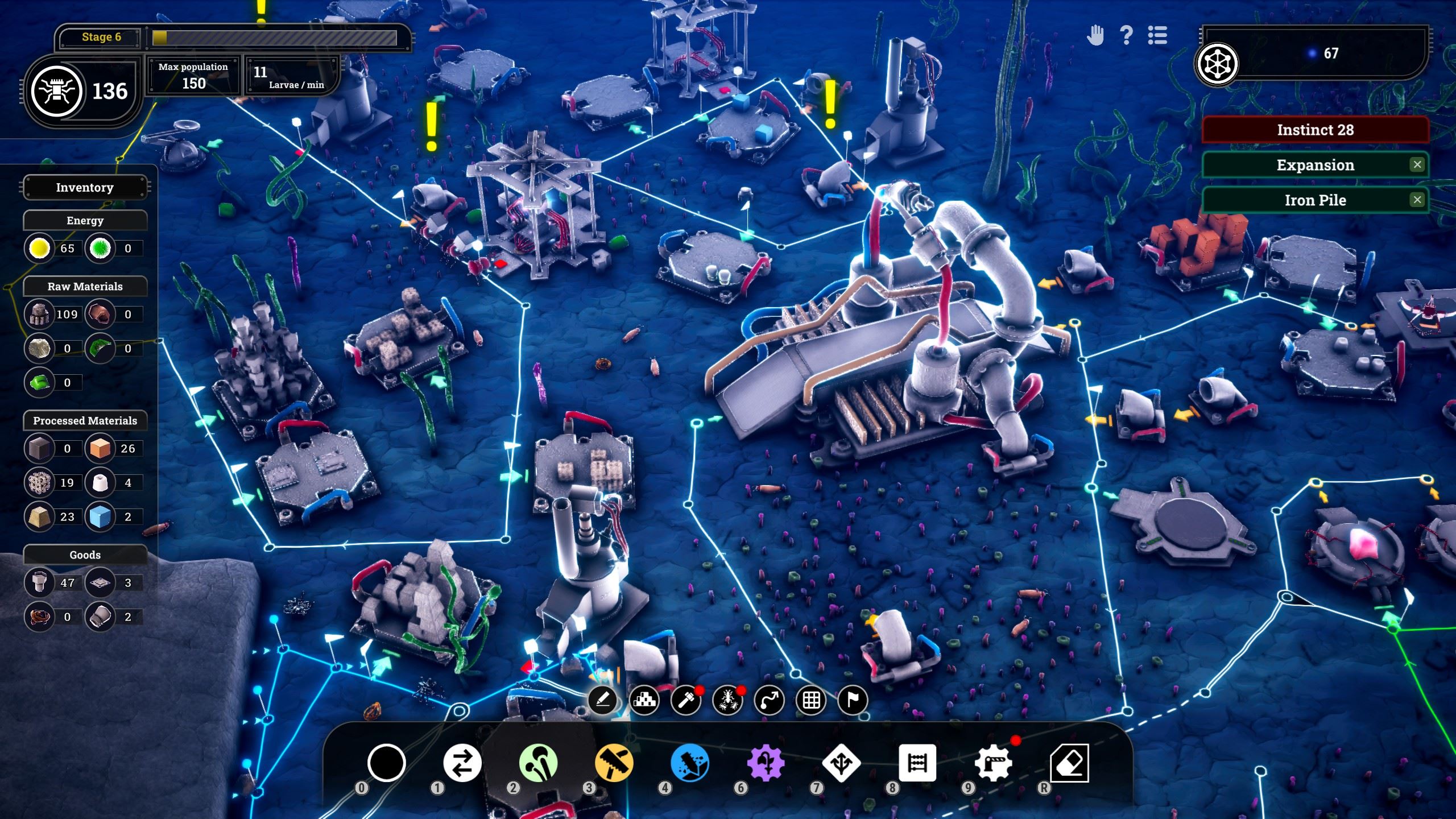This screenshot has width=1456, height=819.
Task: Select the flag marker tool
Action: click(x=853, y=700)
